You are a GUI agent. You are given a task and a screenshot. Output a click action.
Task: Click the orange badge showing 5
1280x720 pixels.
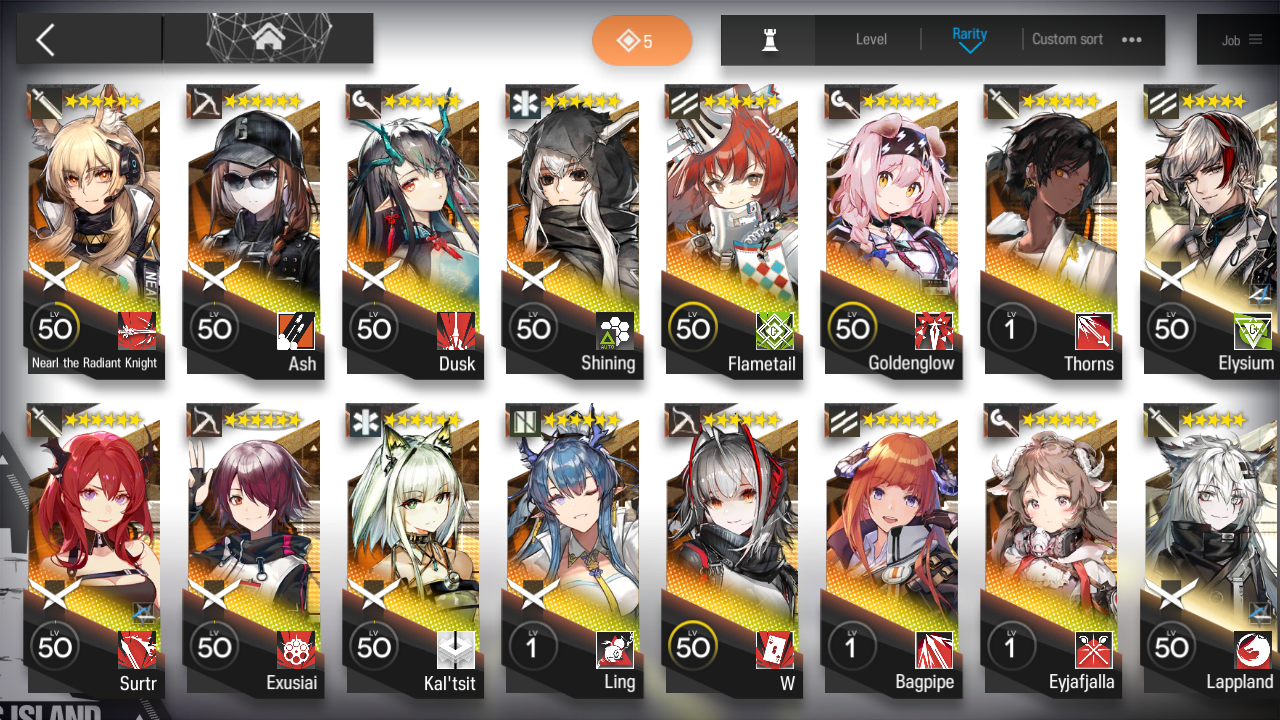click(x=642, y=41)
